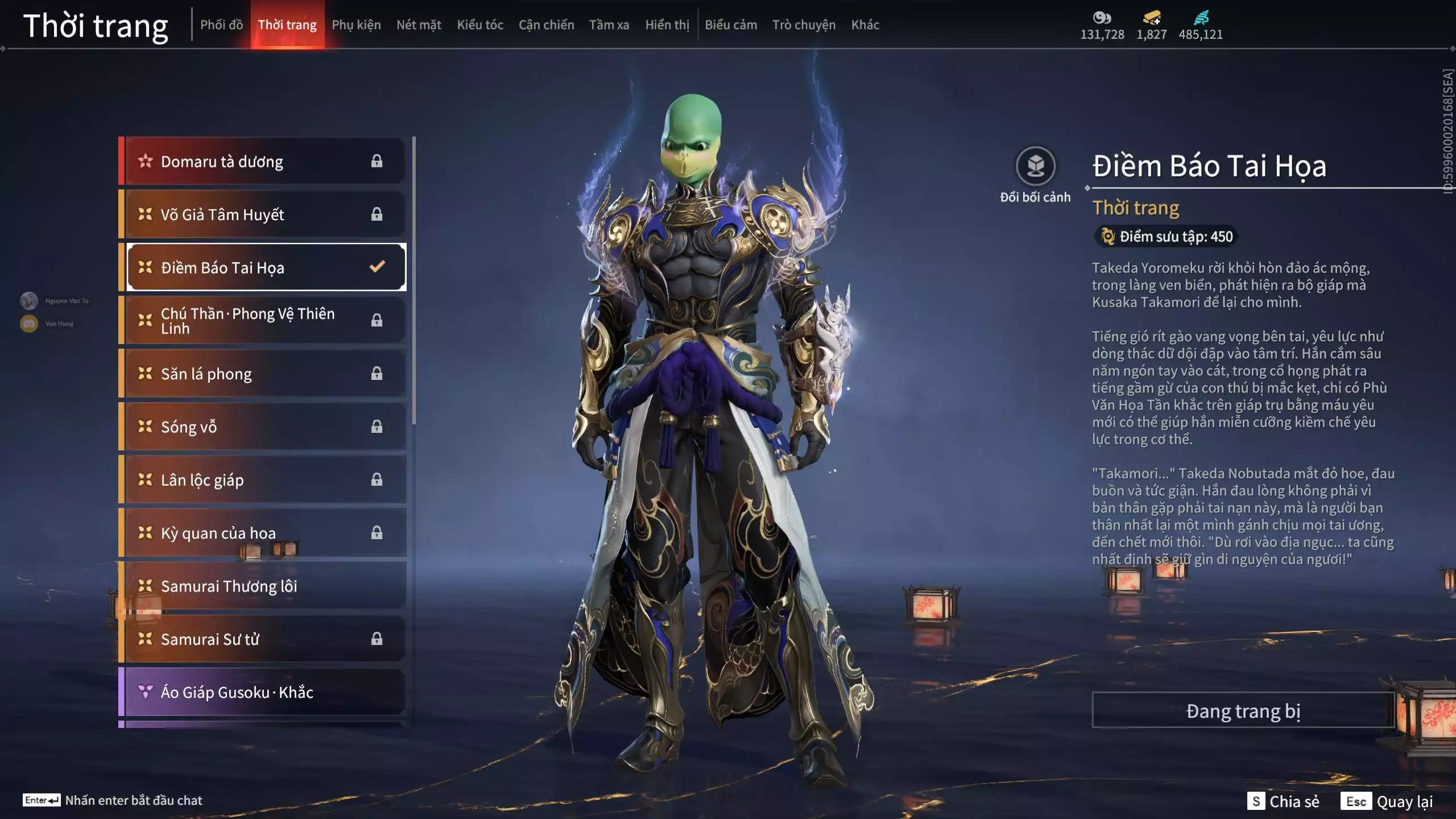Switch to the Khác tab
The width and height of the screenshot is (1456, 819).
865,24
